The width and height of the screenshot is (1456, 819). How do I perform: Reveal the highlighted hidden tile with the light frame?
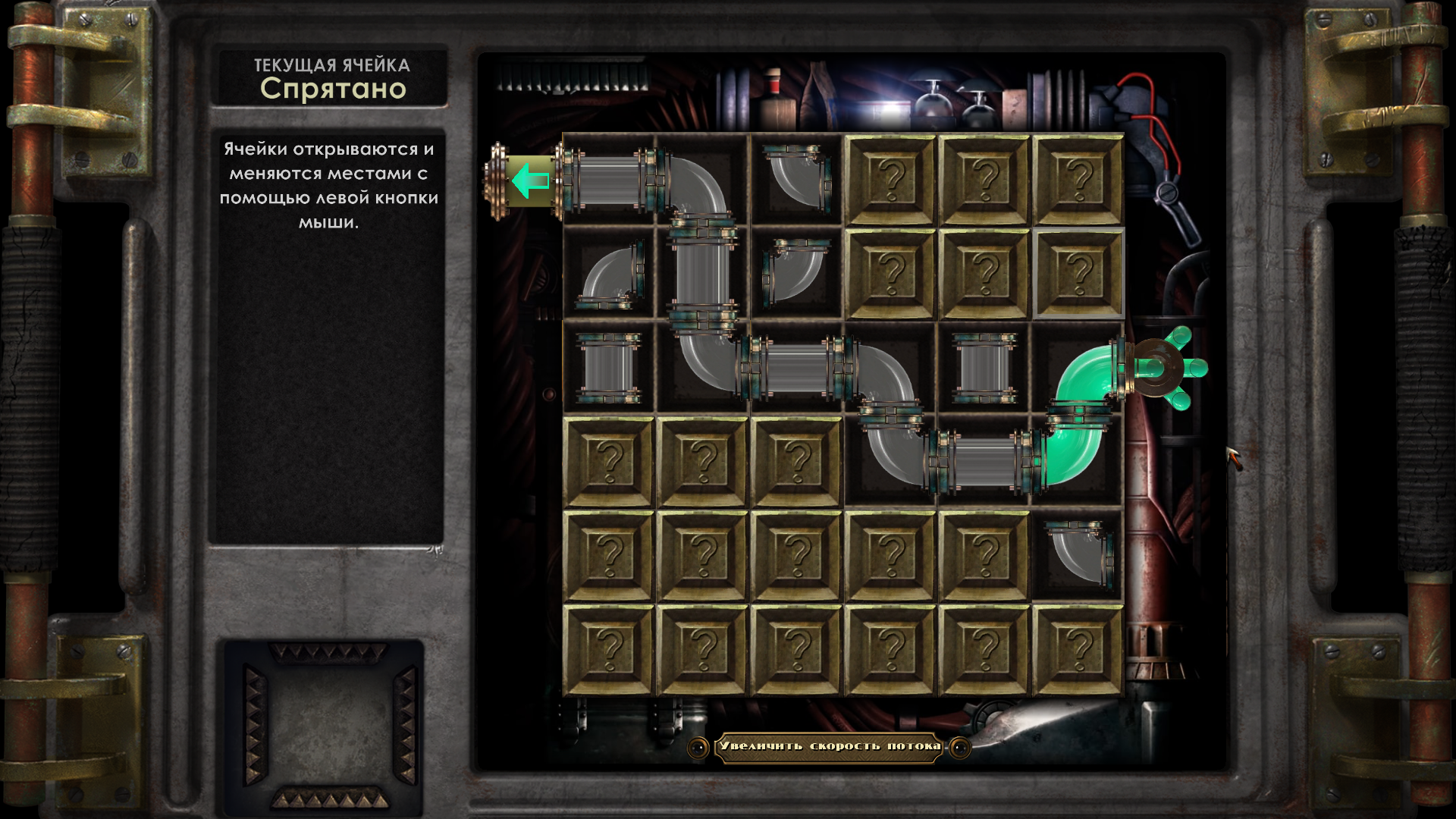click(1078, 273)
